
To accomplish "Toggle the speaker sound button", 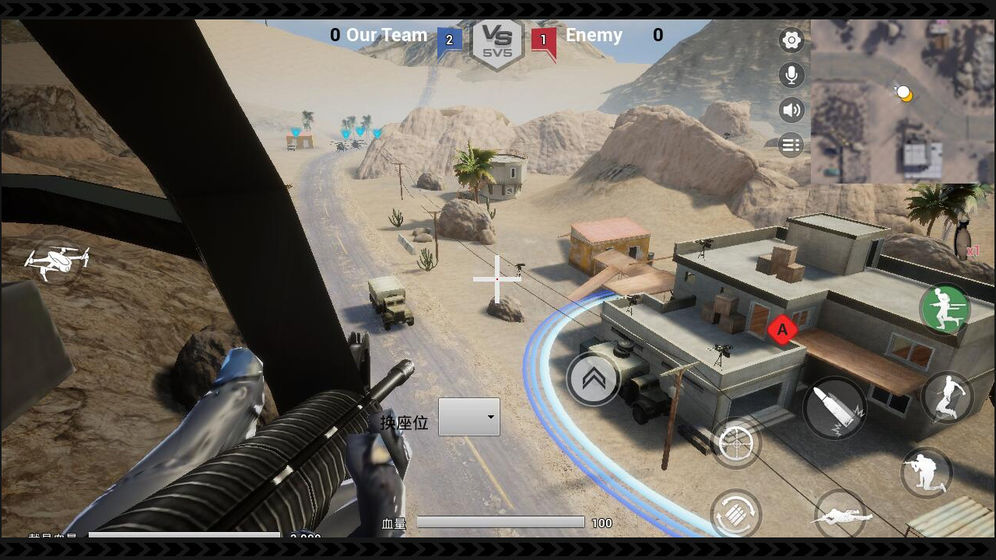I will click(791, 110).
